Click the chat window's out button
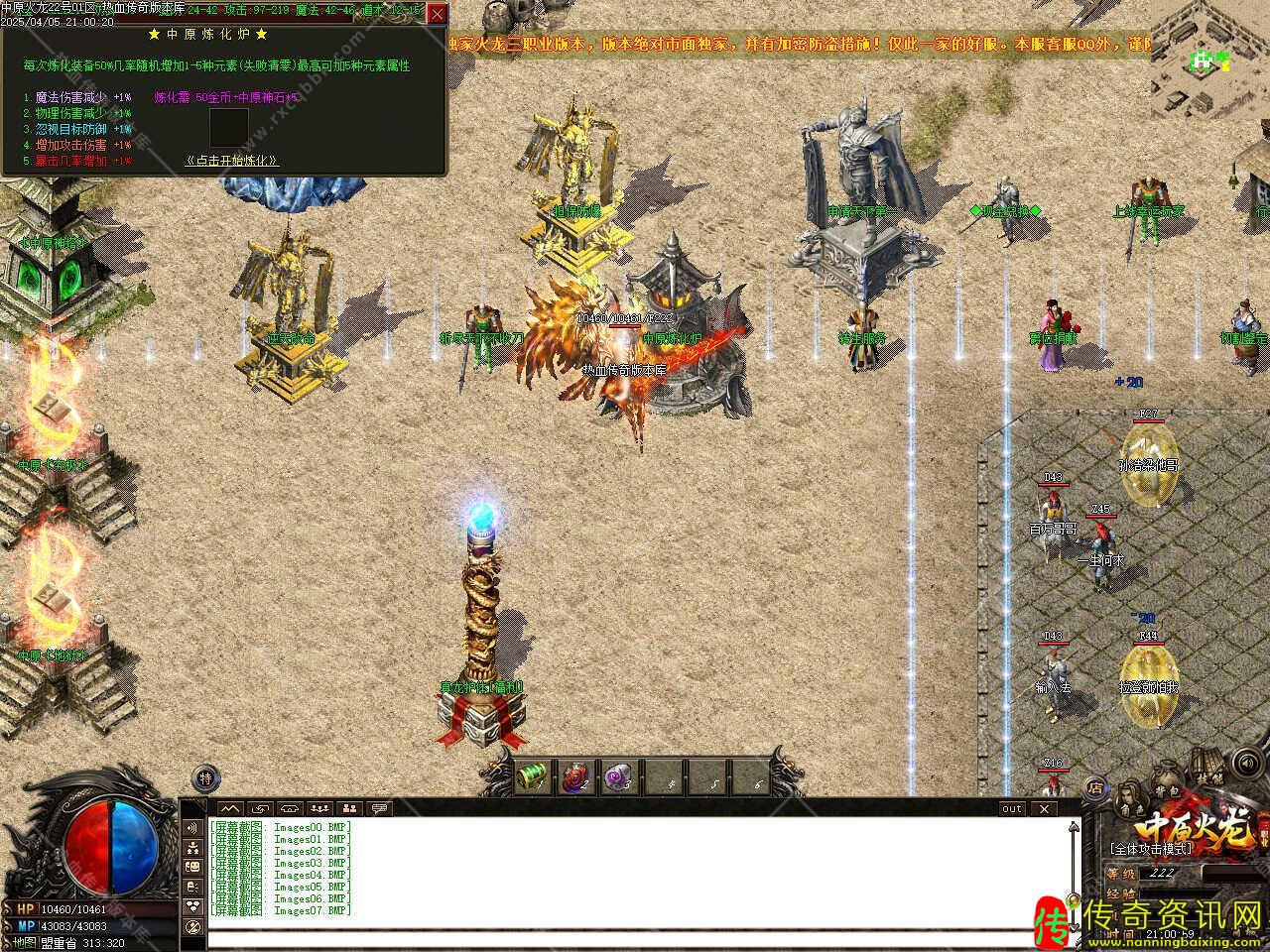This screenshot has height=952, width=1270. (1012, 809)
